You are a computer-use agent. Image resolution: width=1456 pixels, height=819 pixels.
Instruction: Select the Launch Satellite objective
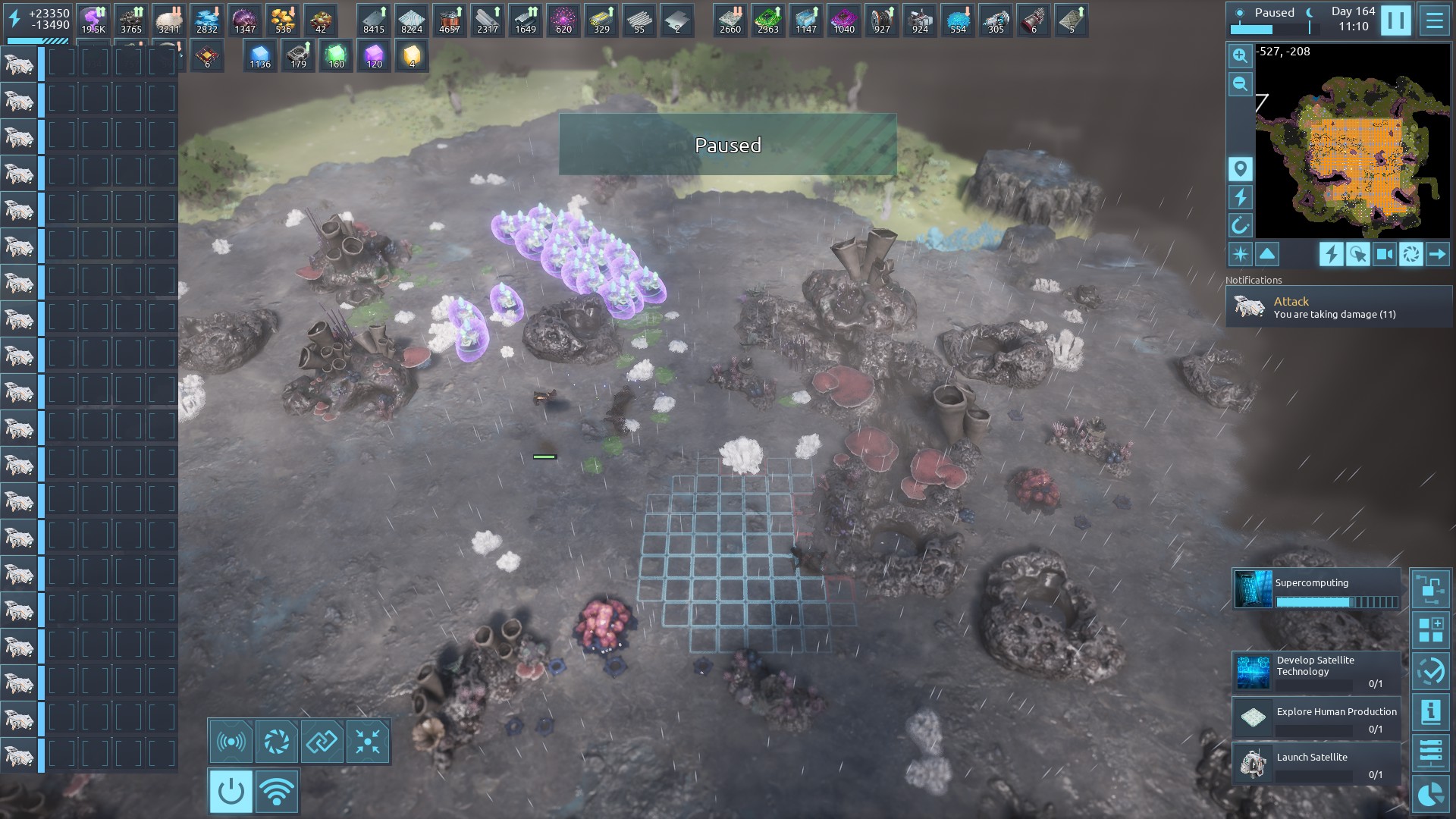[1316, 764]
